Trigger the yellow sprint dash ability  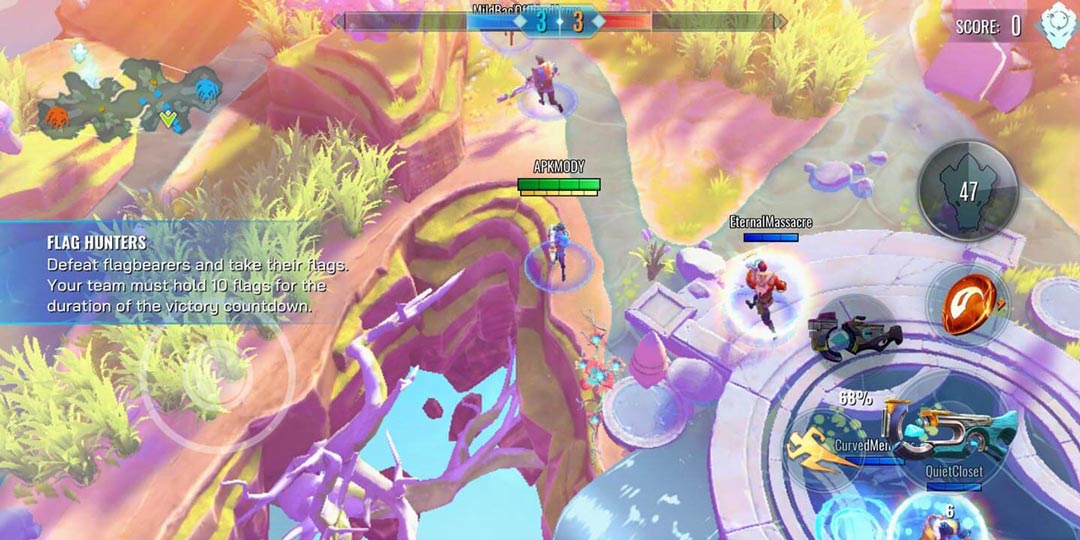[x=823, y=451]
